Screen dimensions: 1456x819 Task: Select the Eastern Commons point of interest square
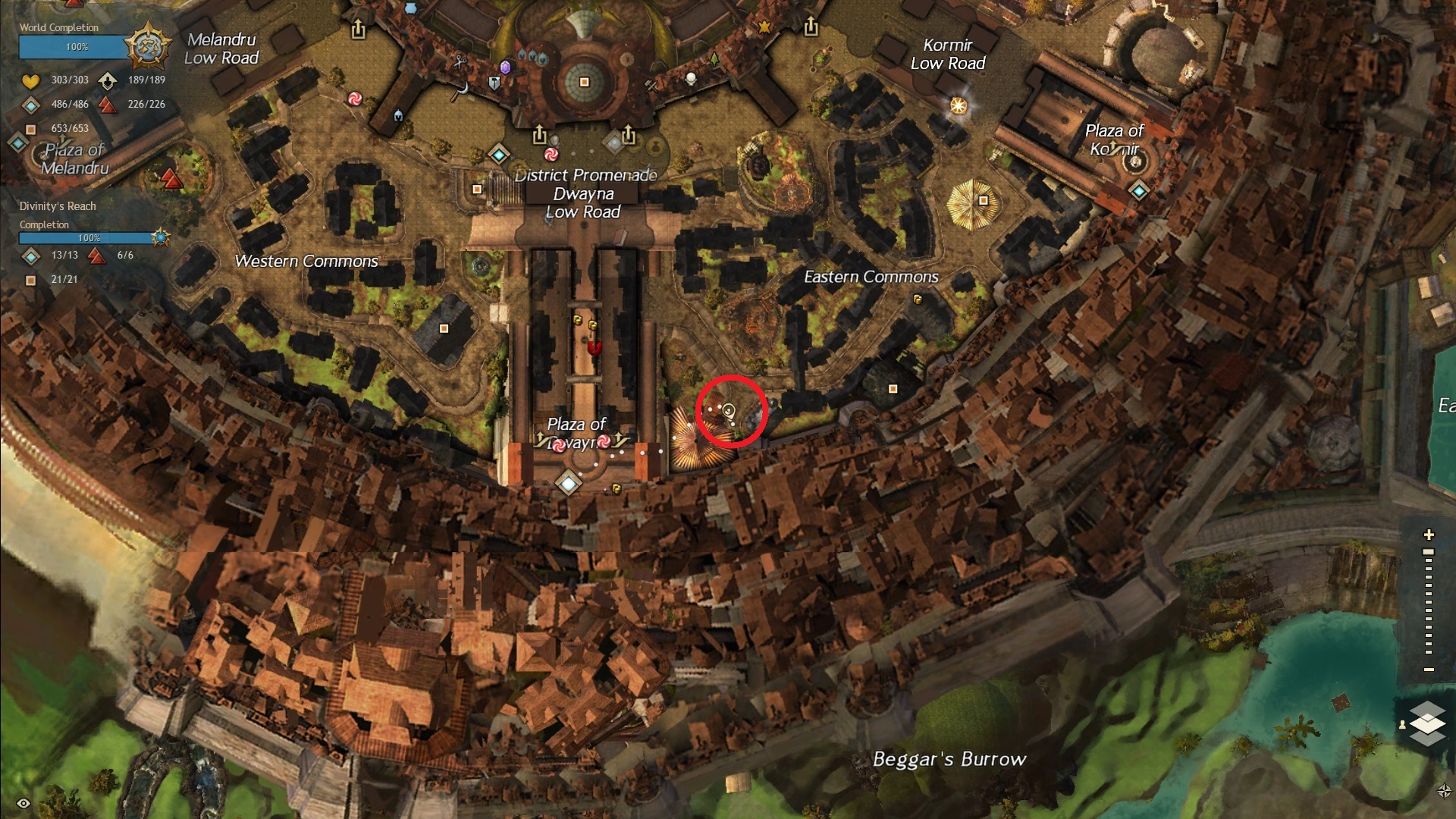pyautogui.click(x=893, y=389)
